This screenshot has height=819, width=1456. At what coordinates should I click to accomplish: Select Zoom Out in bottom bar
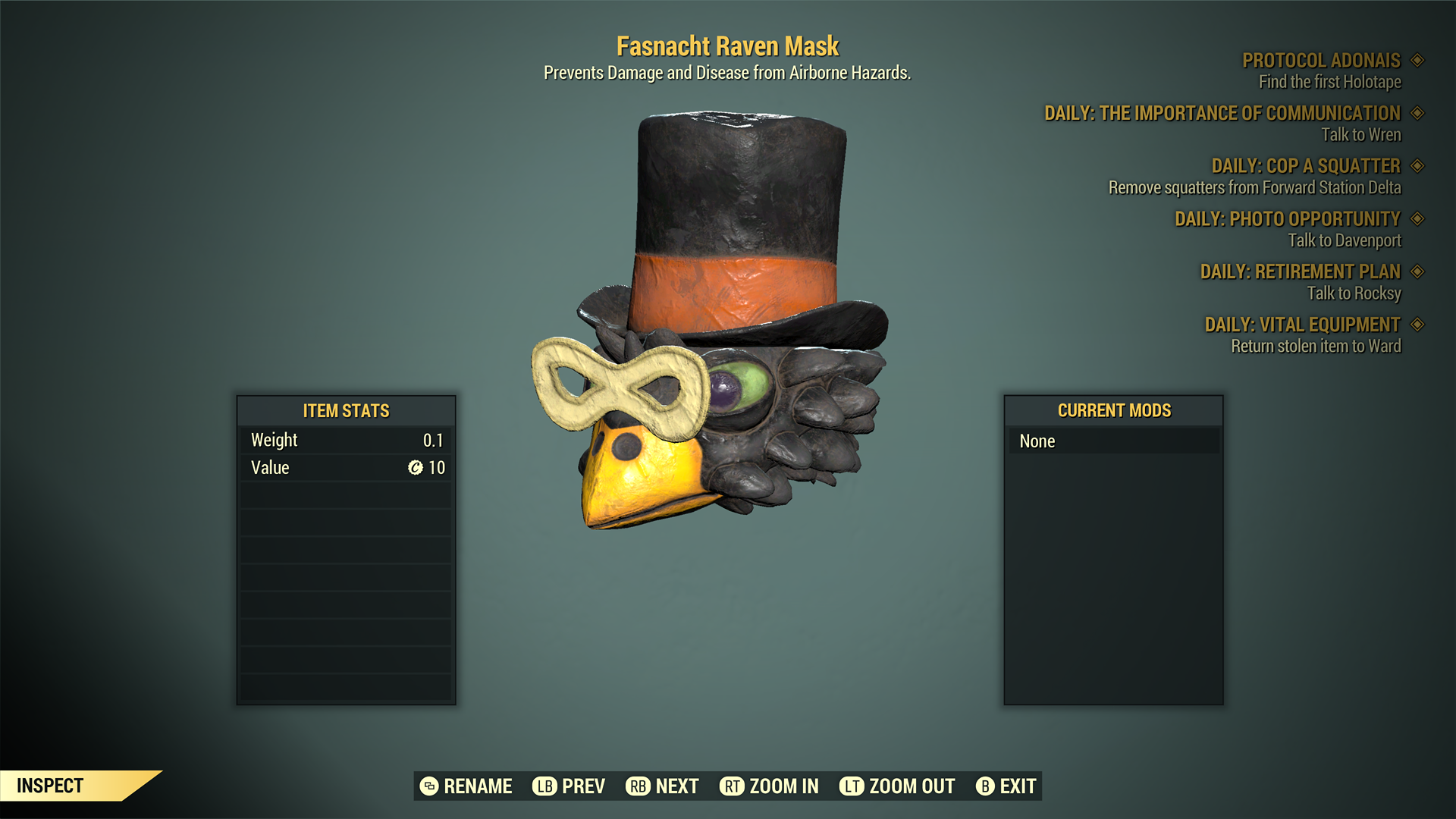[x=897, y=786]
